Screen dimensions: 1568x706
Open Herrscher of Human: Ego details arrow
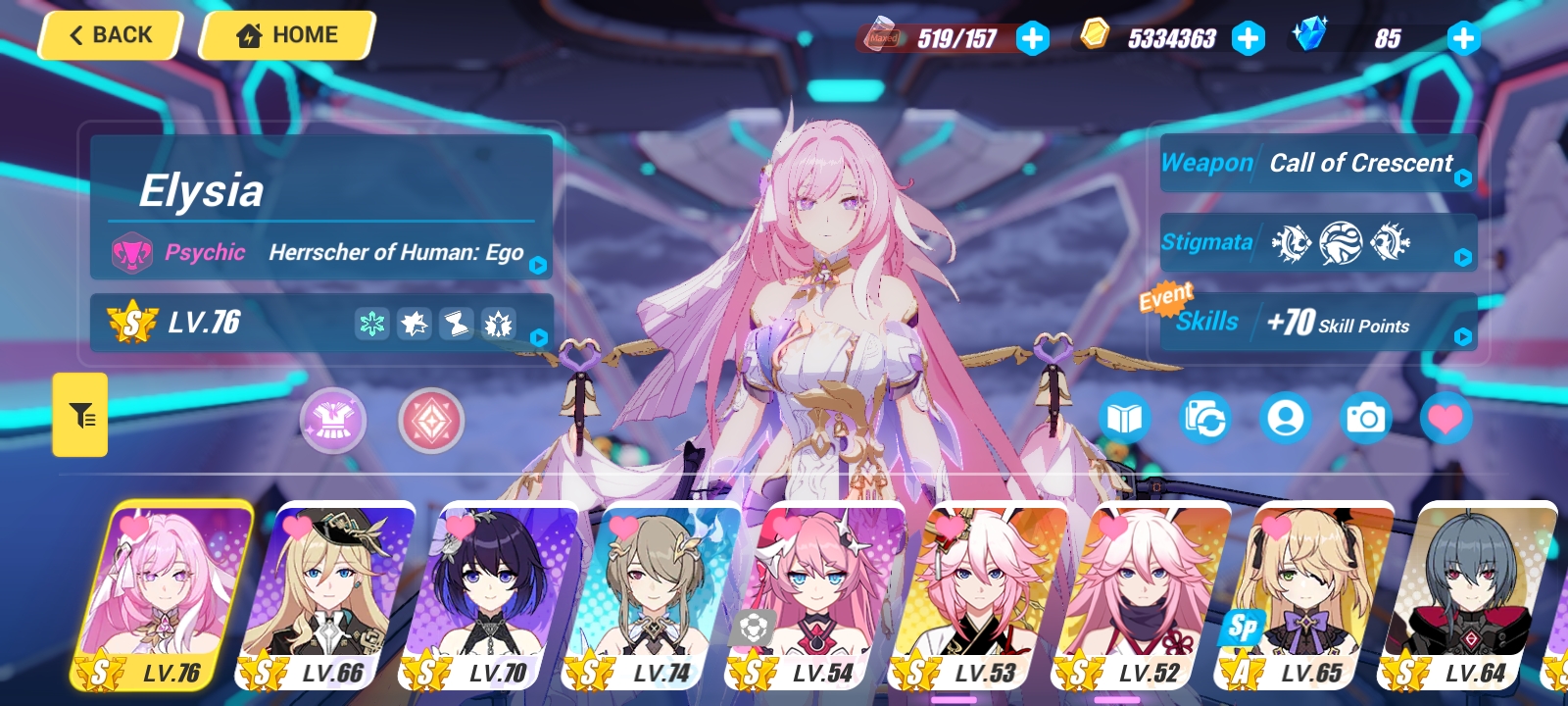537,263
